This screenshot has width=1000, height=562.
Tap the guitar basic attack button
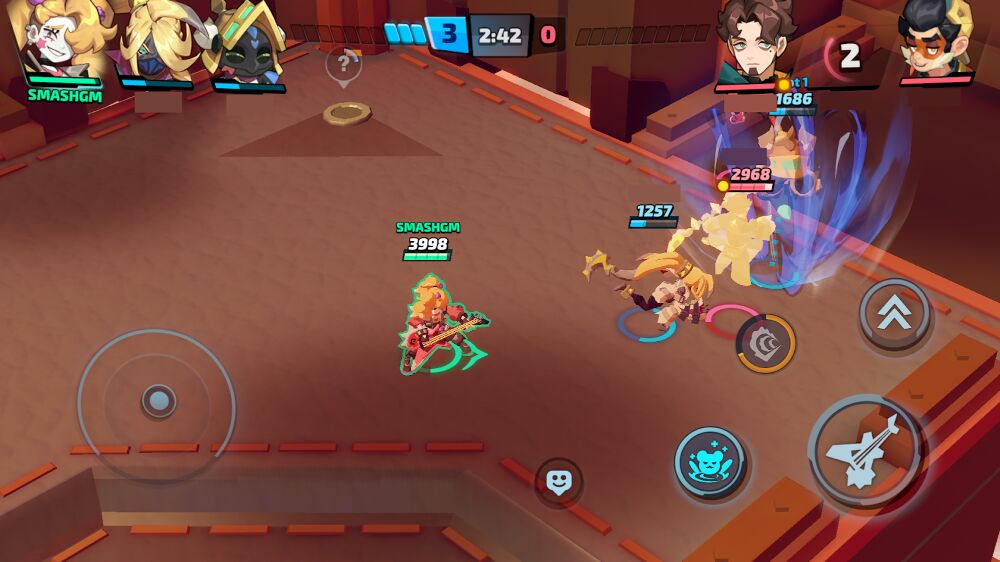tap(866, 450)
